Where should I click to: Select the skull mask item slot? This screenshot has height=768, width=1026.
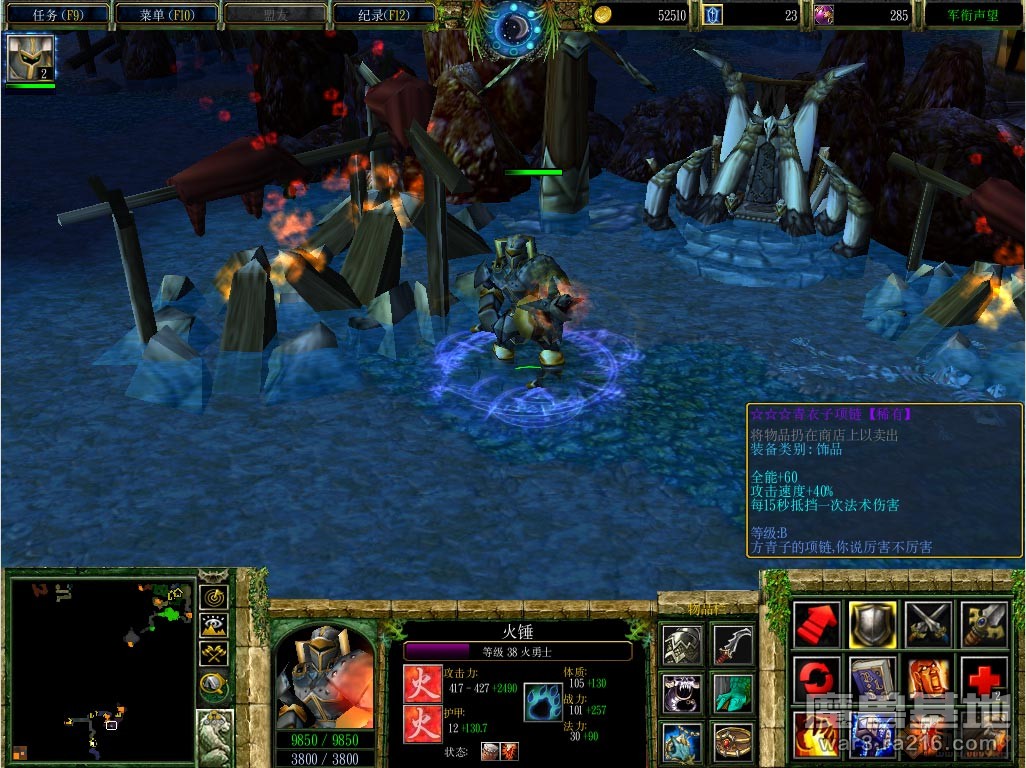(x=682, y=694)
